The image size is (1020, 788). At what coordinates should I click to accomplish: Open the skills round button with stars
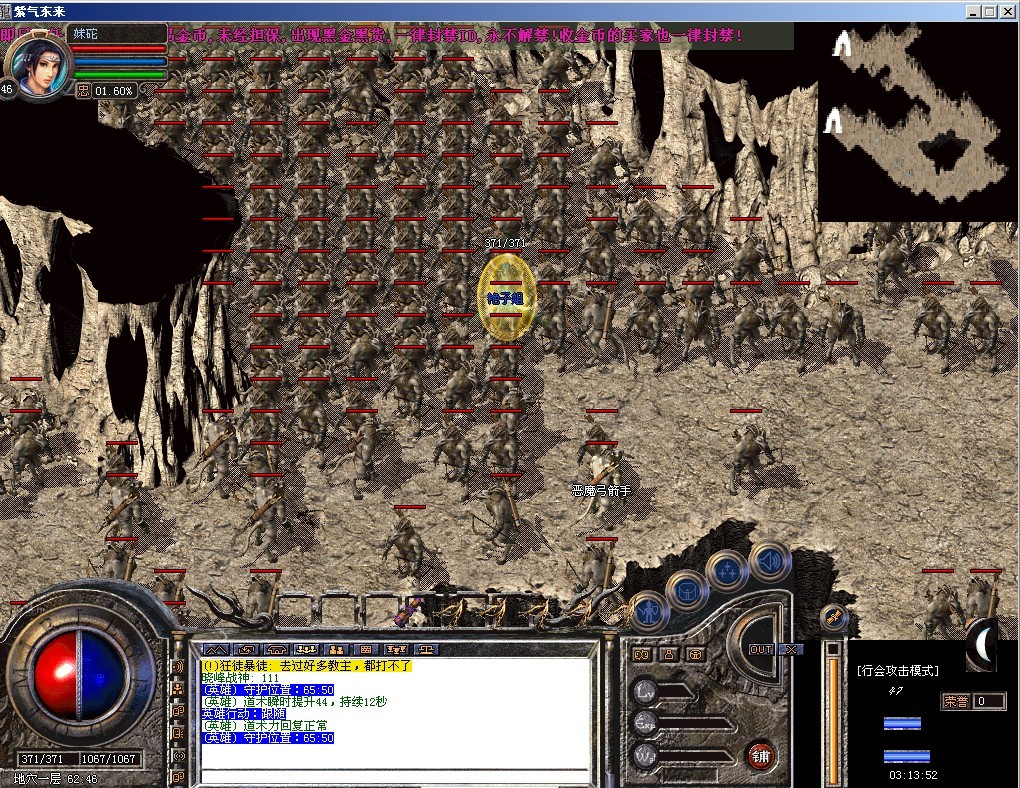coord(727,571)
